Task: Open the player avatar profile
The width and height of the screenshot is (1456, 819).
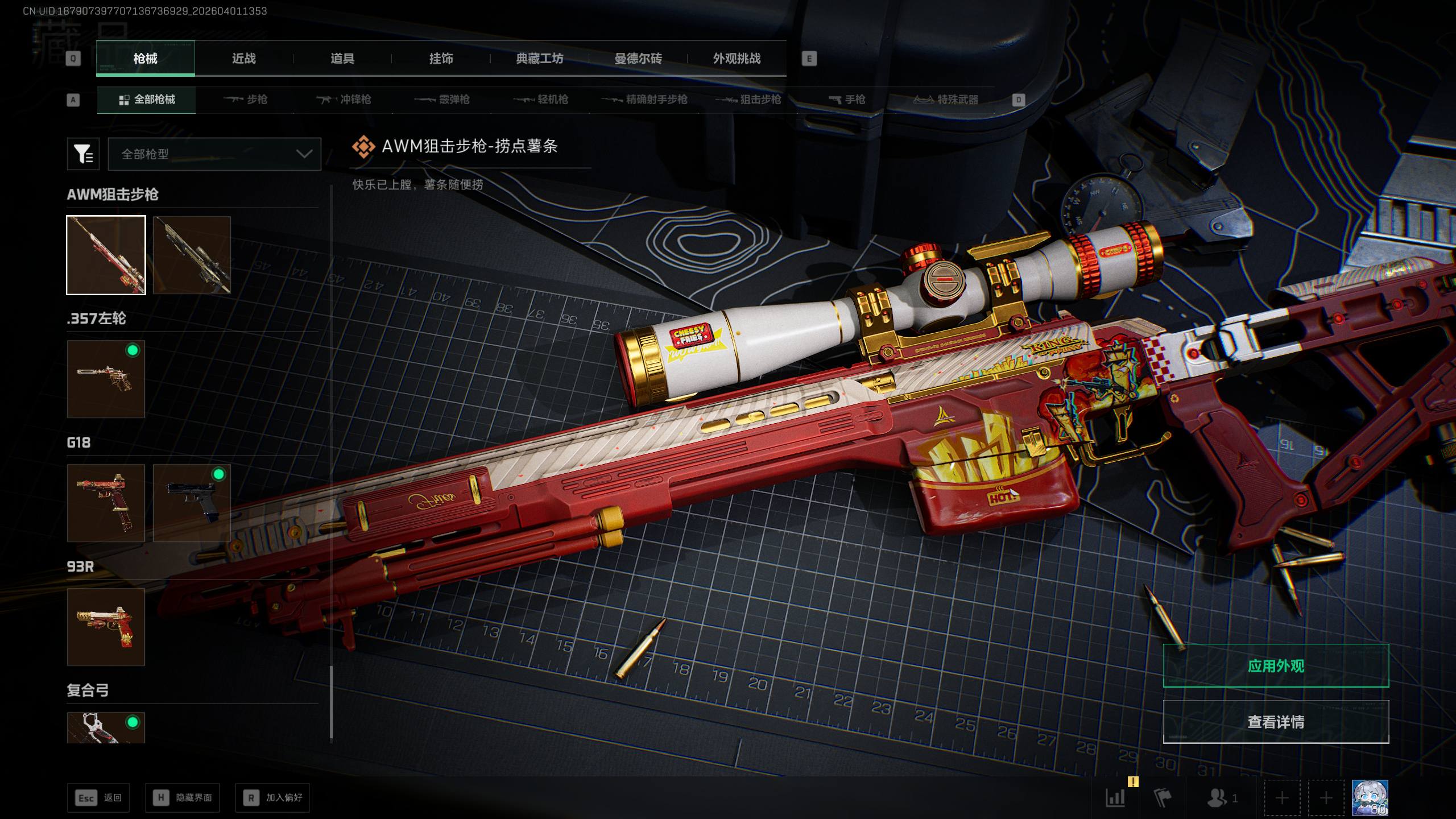Action: [x=1370, y=797]
